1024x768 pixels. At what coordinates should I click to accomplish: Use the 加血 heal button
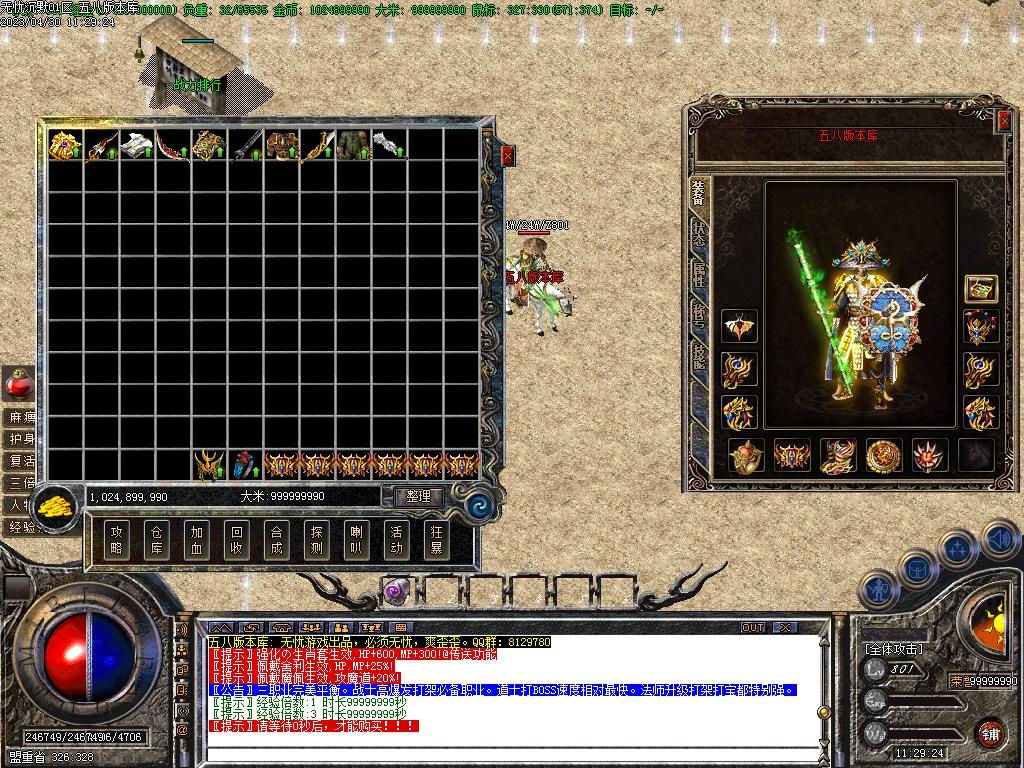(x=197, y=540)
